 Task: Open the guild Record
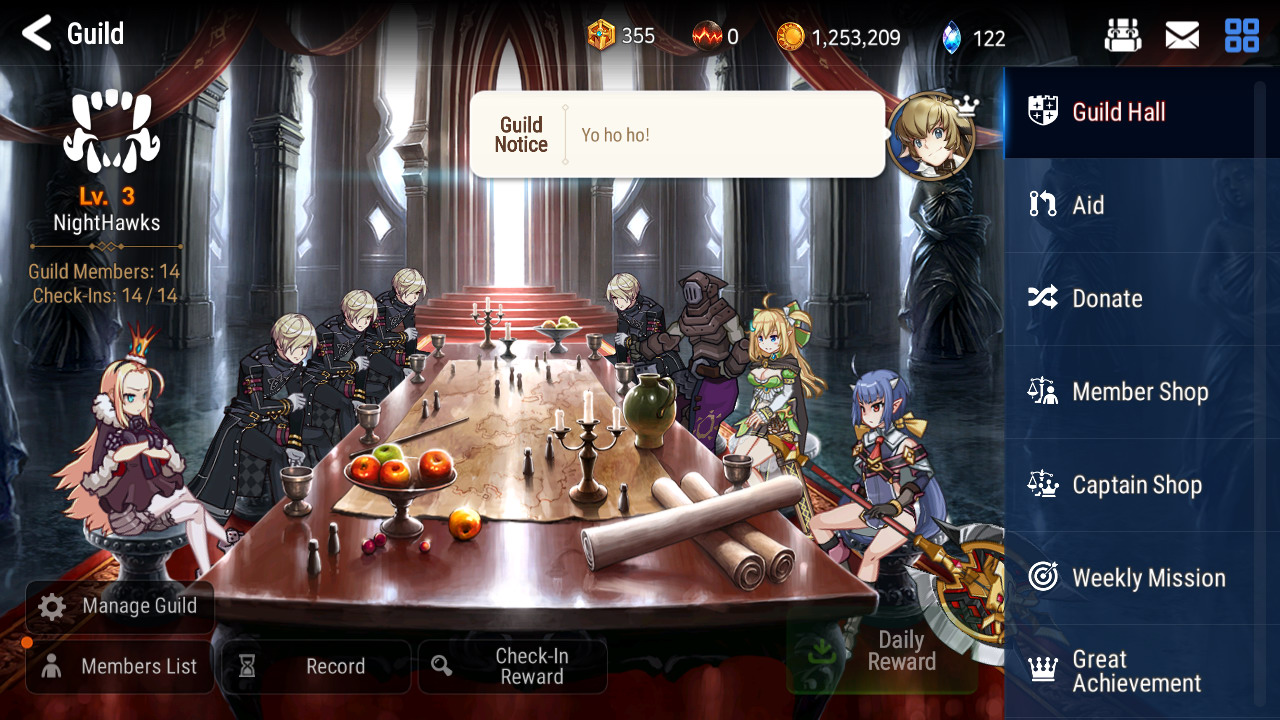(x=315, y=667)
